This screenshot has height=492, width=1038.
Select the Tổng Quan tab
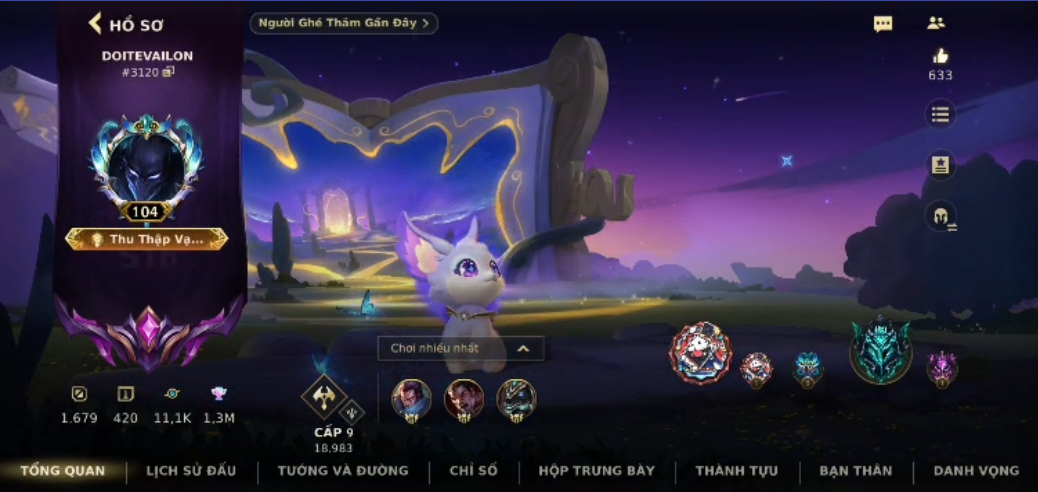(62, 470)
